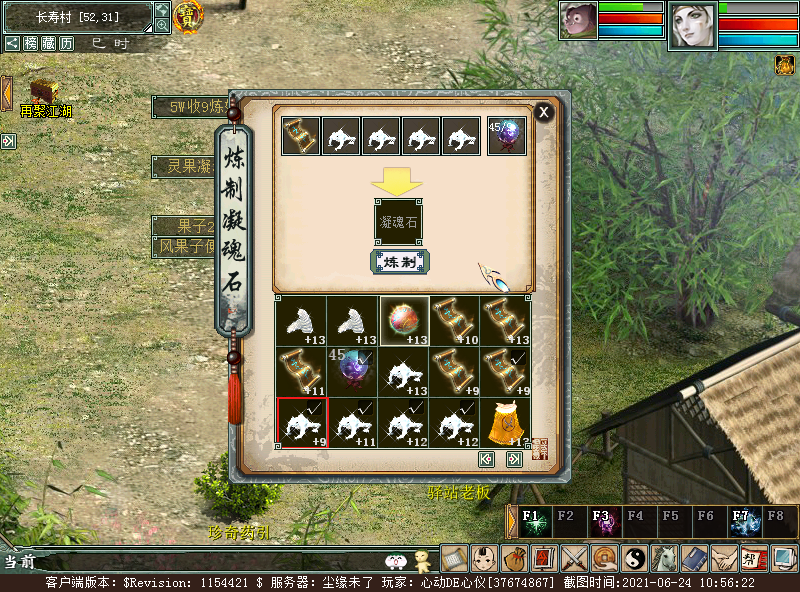Click the 炼制 refine button

coord(400,262)
